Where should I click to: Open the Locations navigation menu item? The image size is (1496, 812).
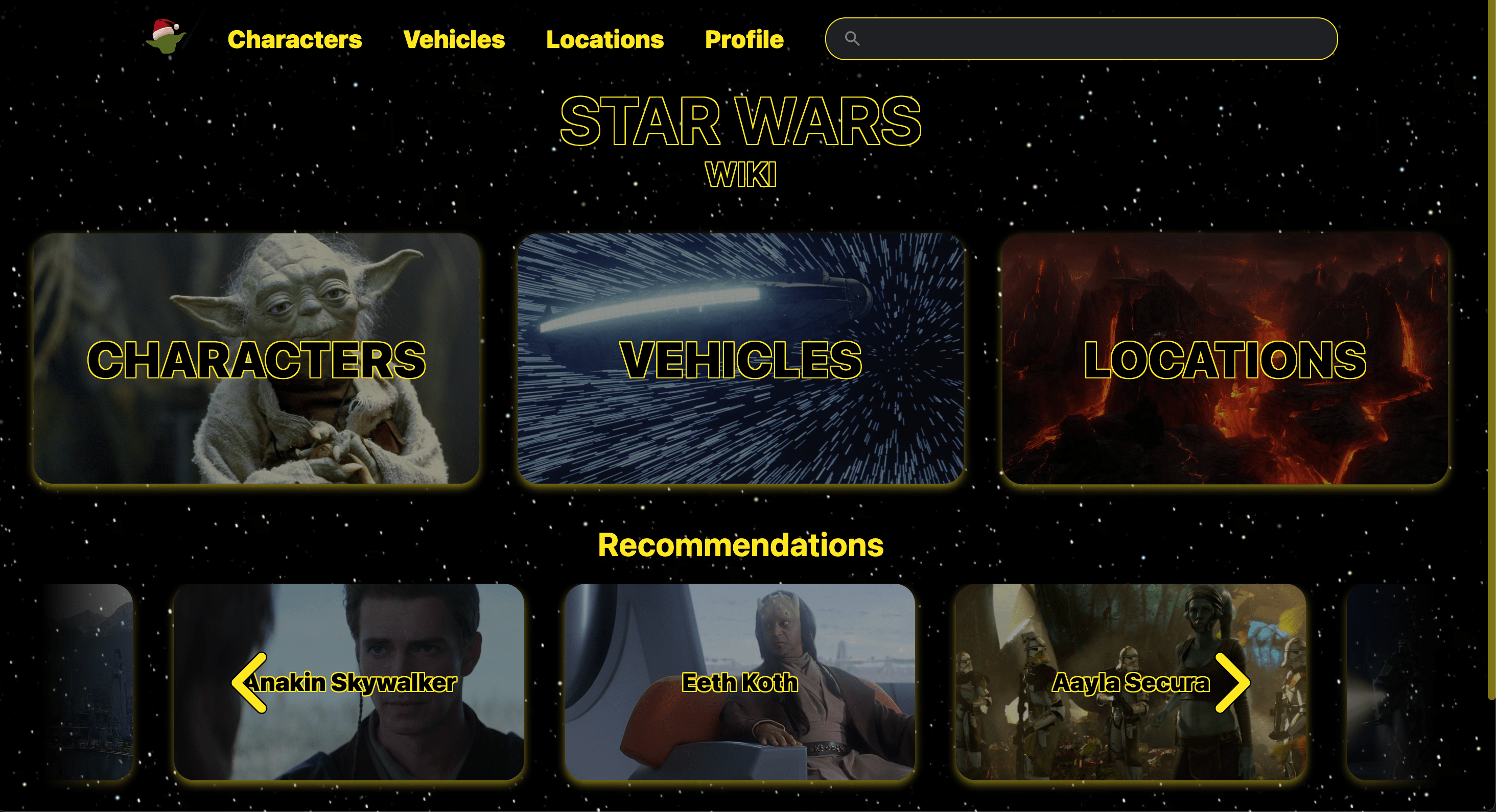[x=605, y=39]
